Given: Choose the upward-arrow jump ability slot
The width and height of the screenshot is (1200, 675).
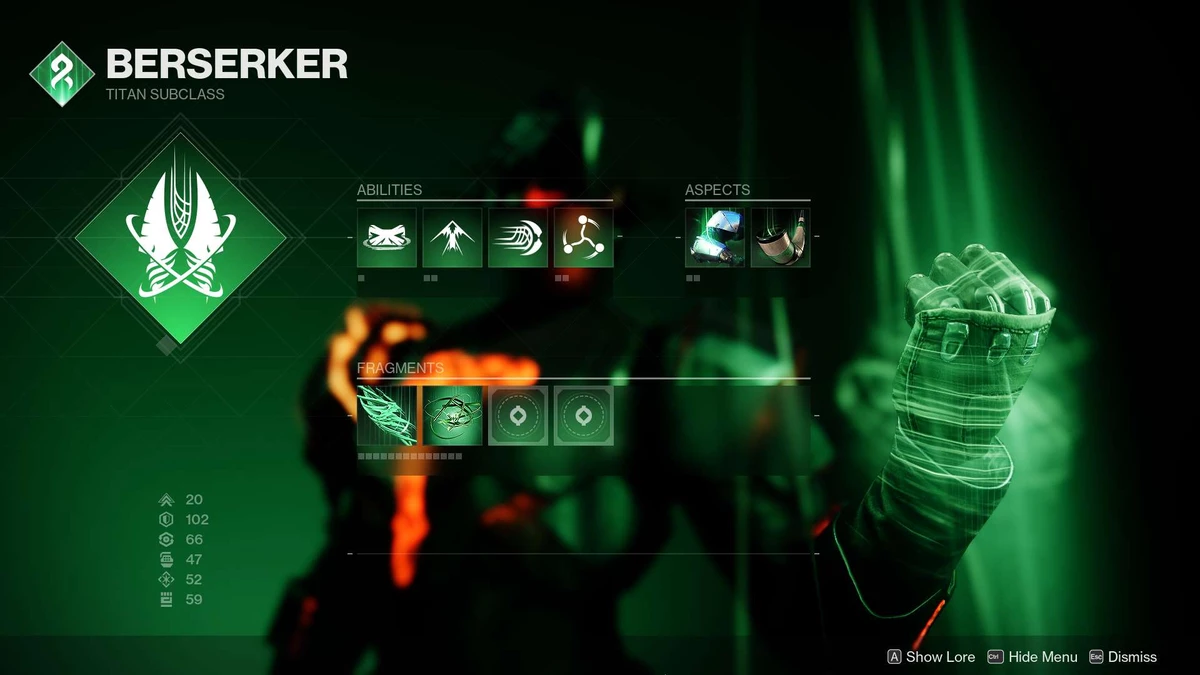Looking at the screenshot, I should coord(452,238).
